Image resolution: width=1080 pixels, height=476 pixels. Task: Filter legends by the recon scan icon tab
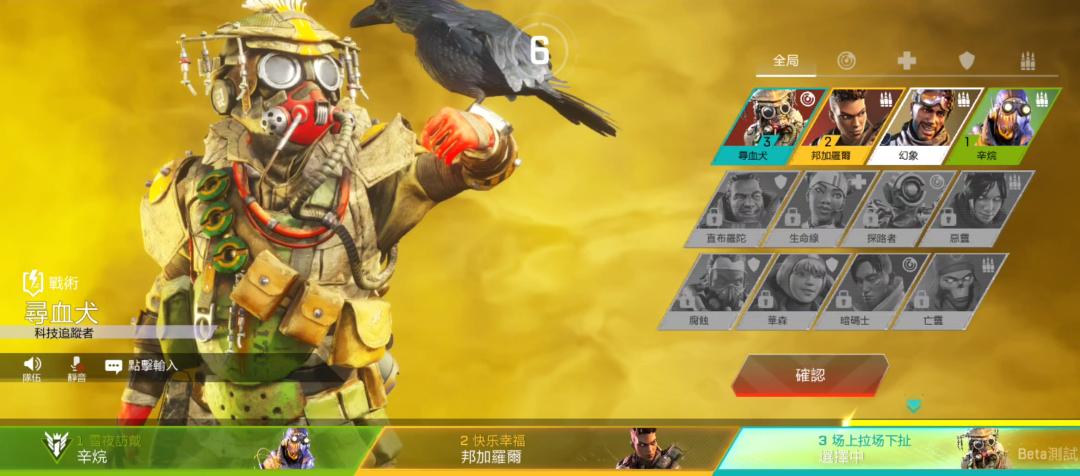[x=847, y=61]
